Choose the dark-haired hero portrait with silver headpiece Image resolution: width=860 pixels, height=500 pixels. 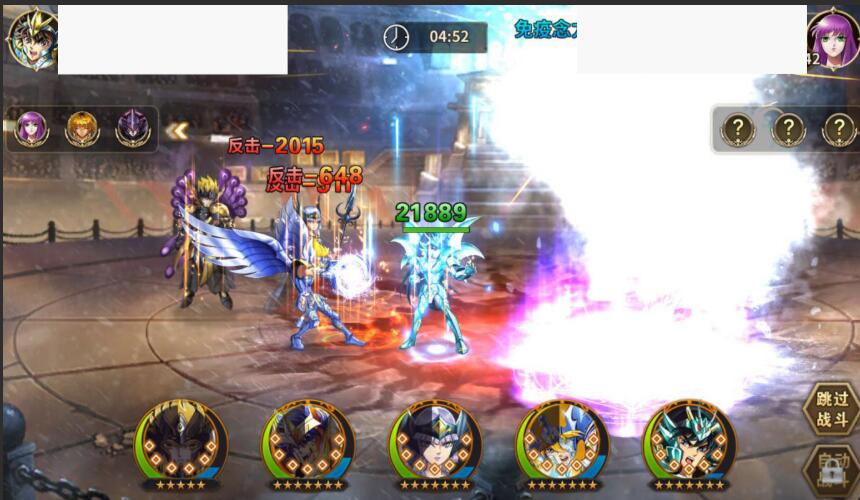click(x=434, y=443)
